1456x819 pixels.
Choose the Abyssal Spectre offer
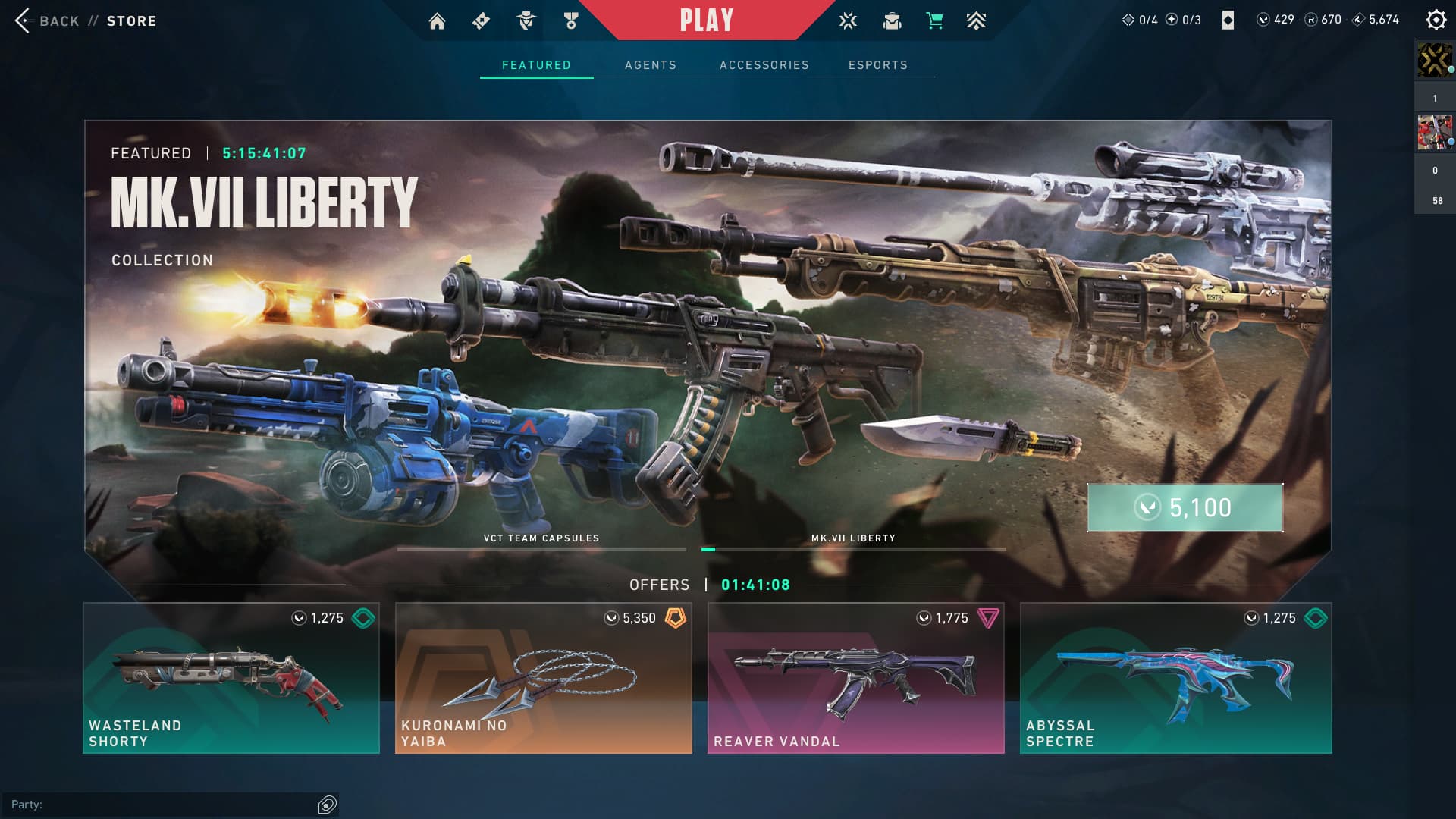(1175, 678)
